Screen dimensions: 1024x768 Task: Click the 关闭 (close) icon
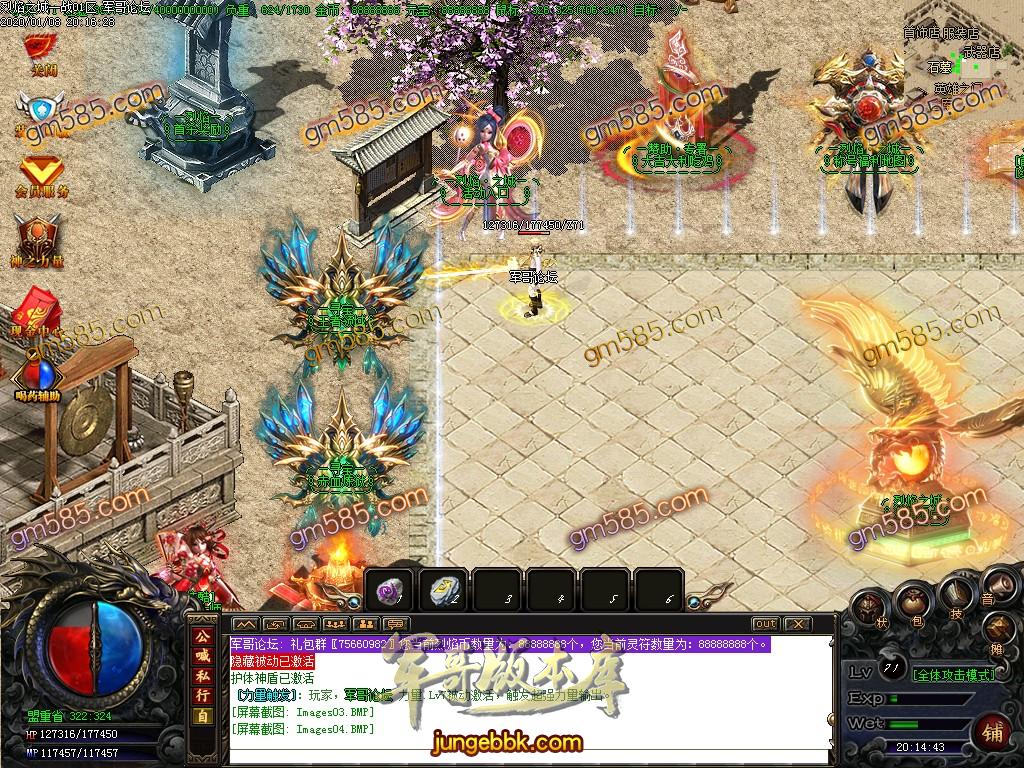pos(40,50)
